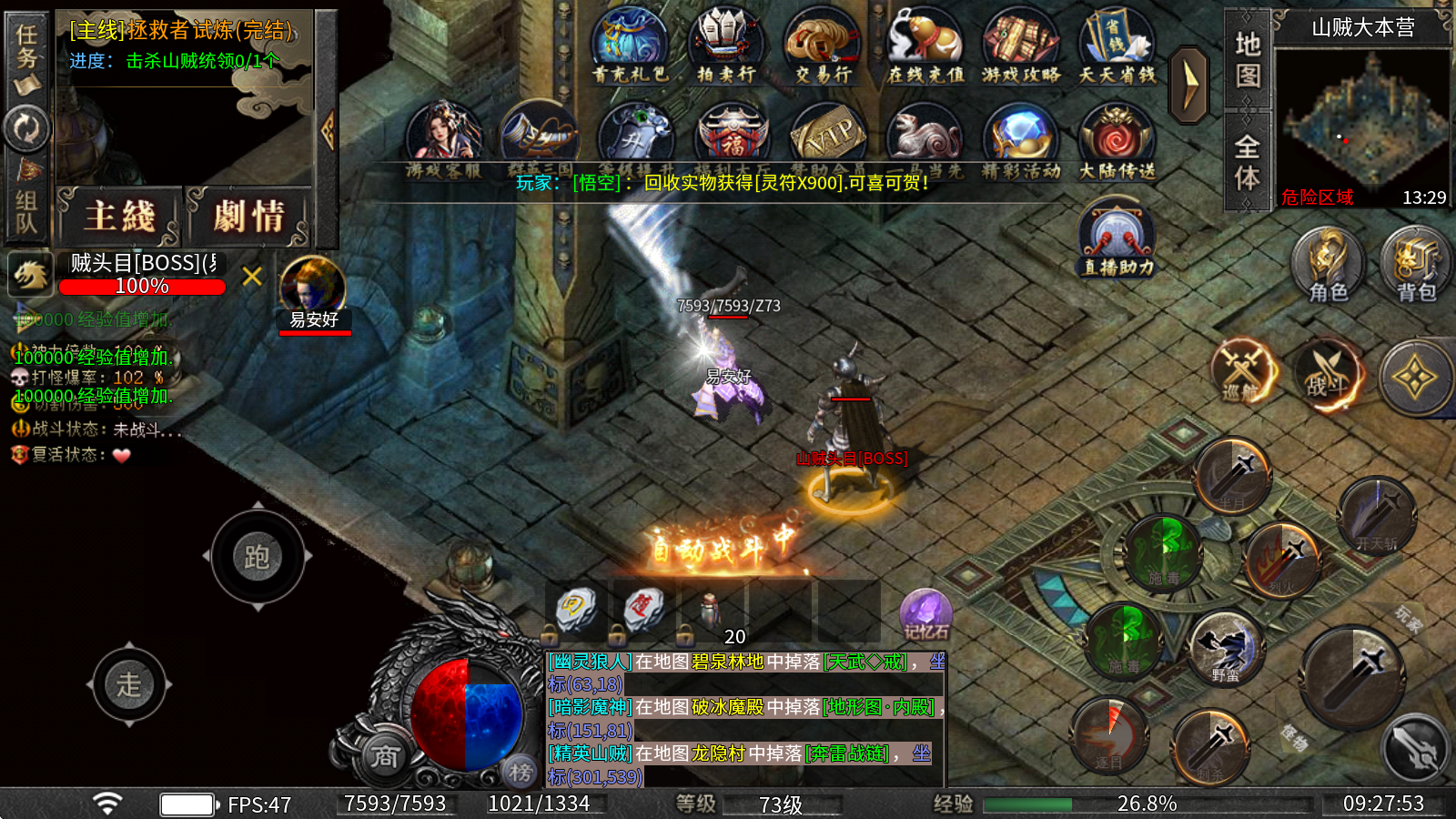Switch to the 剧情 story tab
This screenshot has height=819, width=1456.
[x=249, y=217]
